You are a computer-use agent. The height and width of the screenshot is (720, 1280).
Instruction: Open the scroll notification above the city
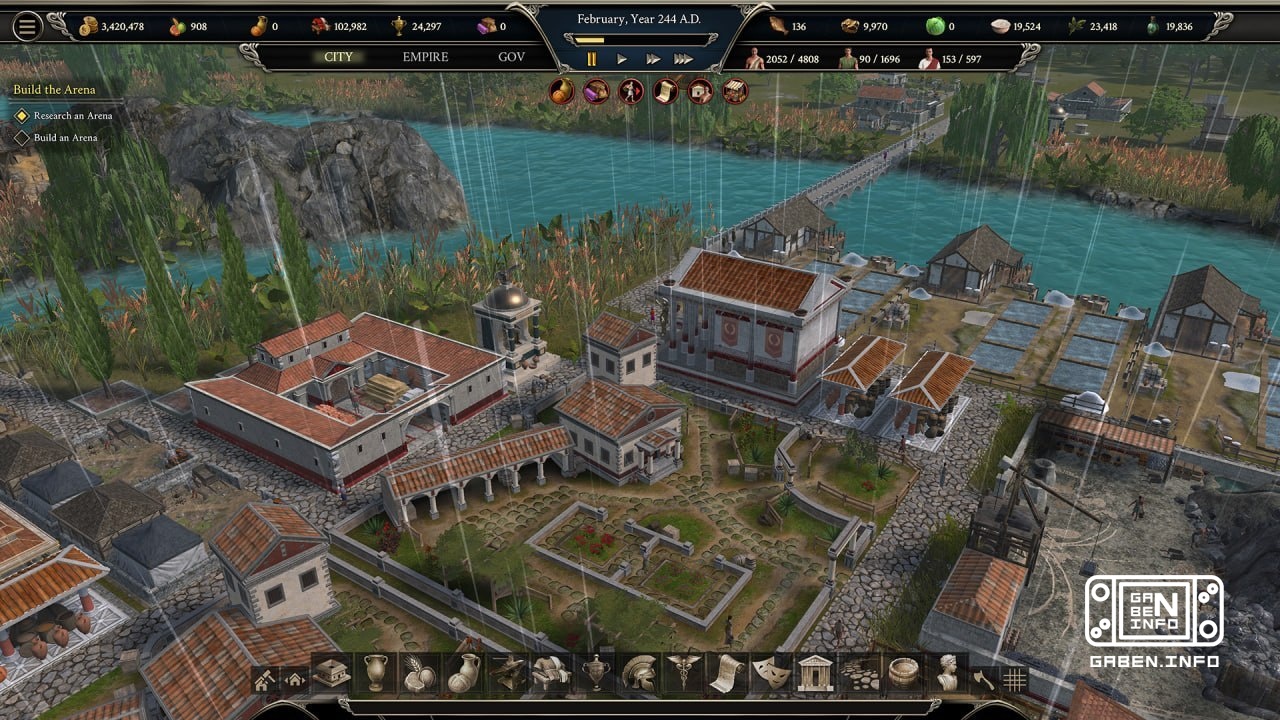pyautogui.click(x=665, y=93)
